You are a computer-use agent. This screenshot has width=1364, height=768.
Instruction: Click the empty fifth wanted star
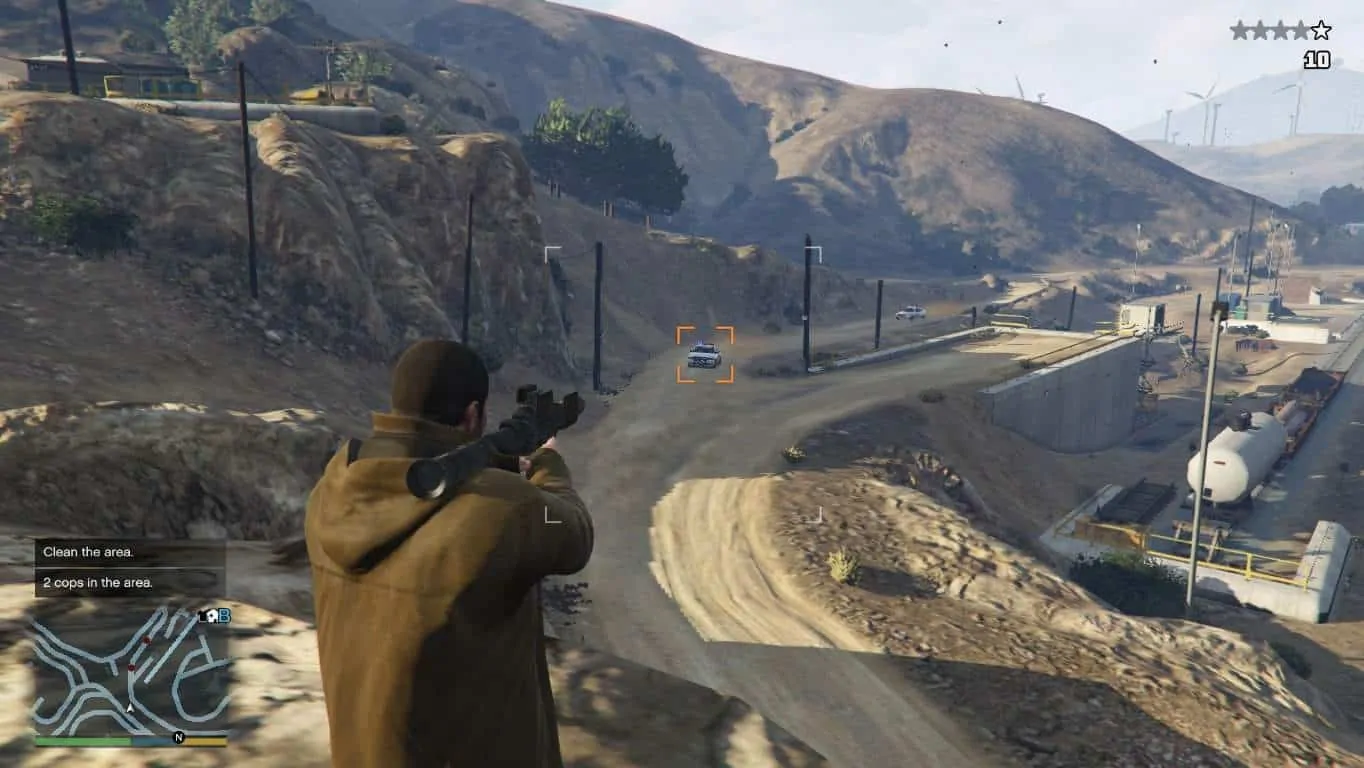(1320, 29)
